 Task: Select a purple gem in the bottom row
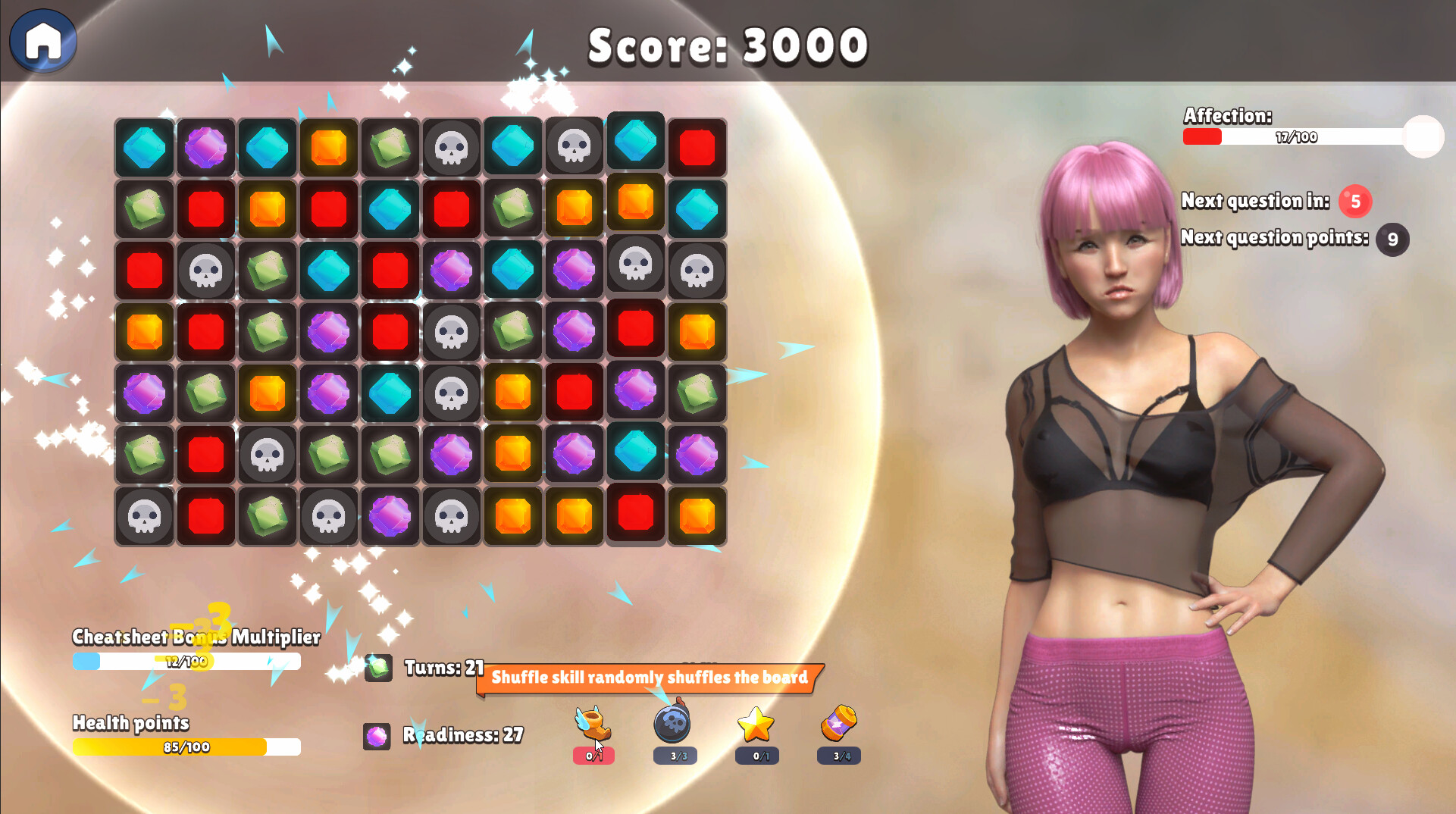pos(390,516)
